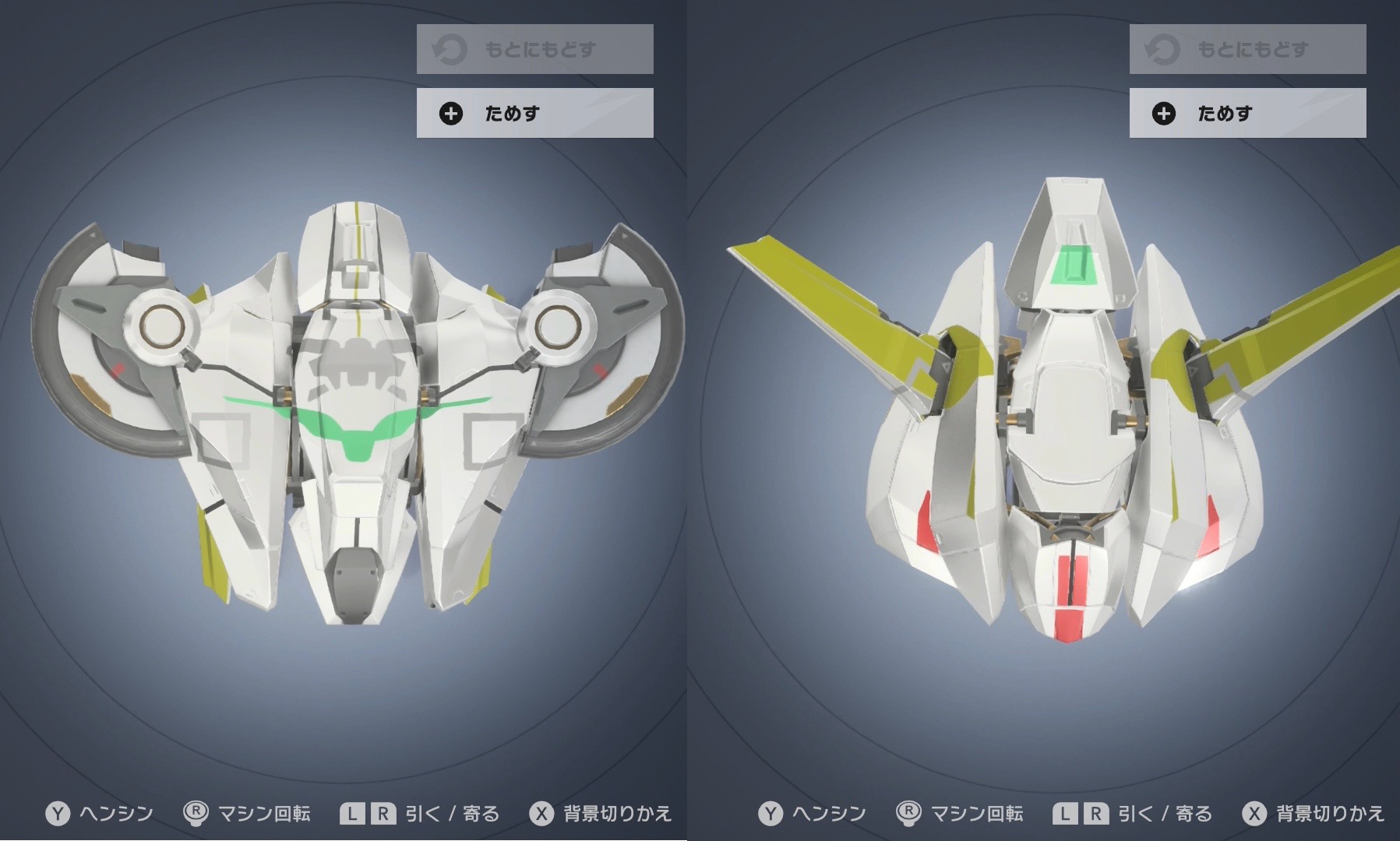Select ためす in the round-shielded machine panel
Viewport: 1400px width, 841px height.
534,114
